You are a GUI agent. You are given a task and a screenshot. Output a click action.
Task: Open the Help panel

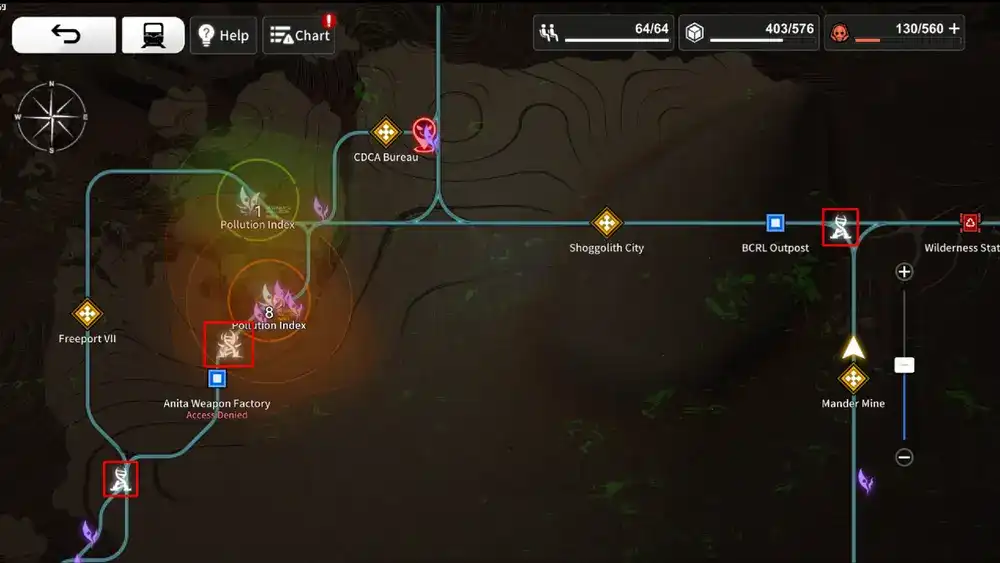coord(223,35)
